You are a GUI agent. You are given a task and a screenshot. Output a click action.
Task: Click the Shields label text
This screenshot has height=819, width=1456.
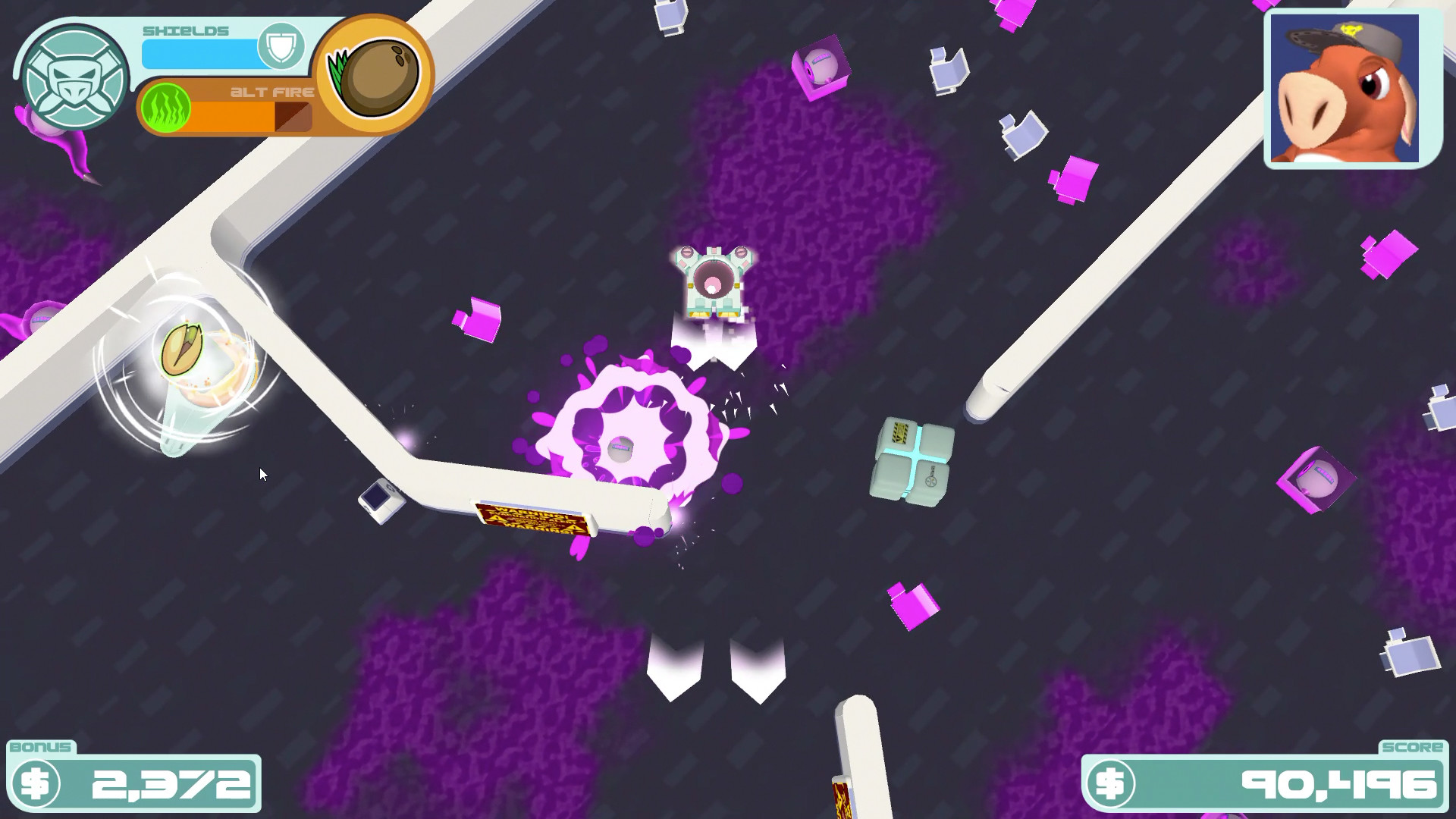[x=184, y=30]
